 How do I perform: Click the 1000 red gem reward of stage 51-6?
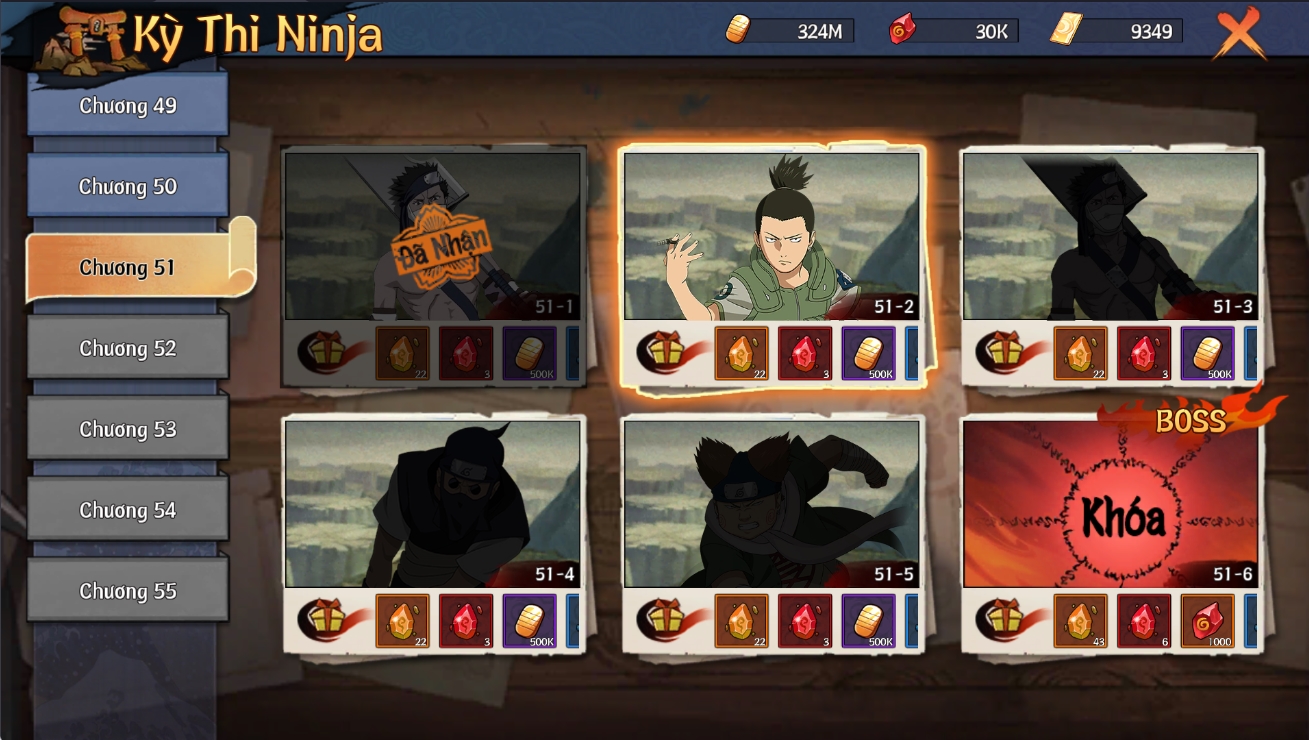[x=1207, y=621]
